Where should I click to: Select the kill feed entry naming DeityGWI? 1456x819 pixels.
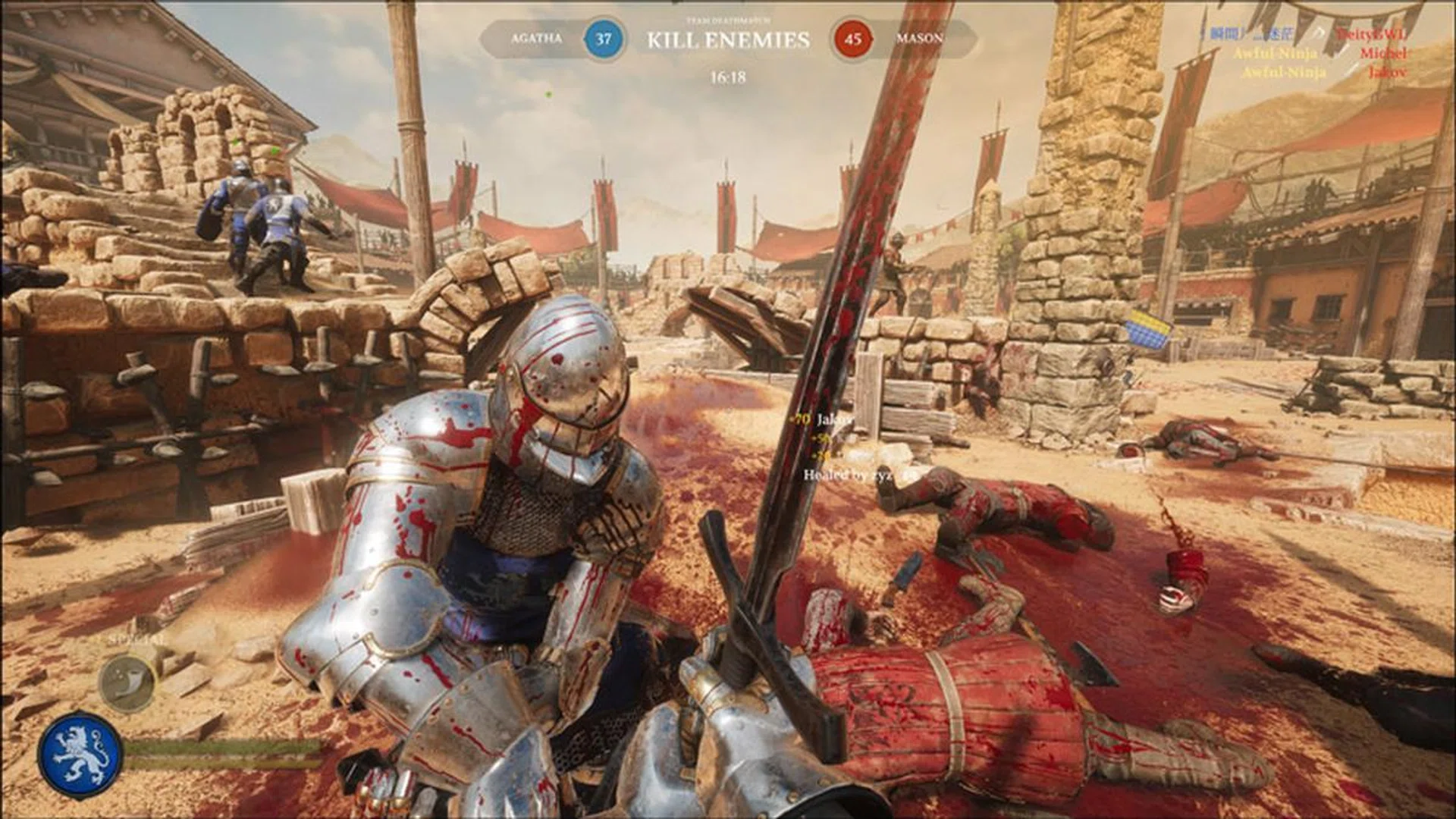tap(1371, 34)
